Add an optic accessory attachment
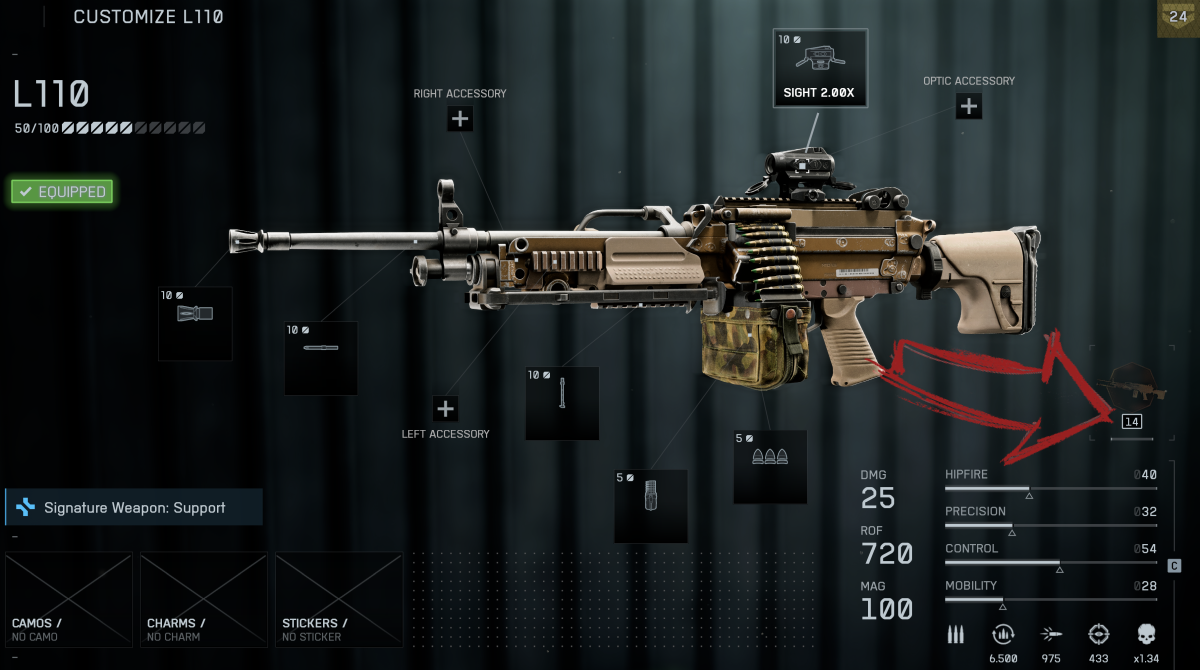 pos(968,106)
